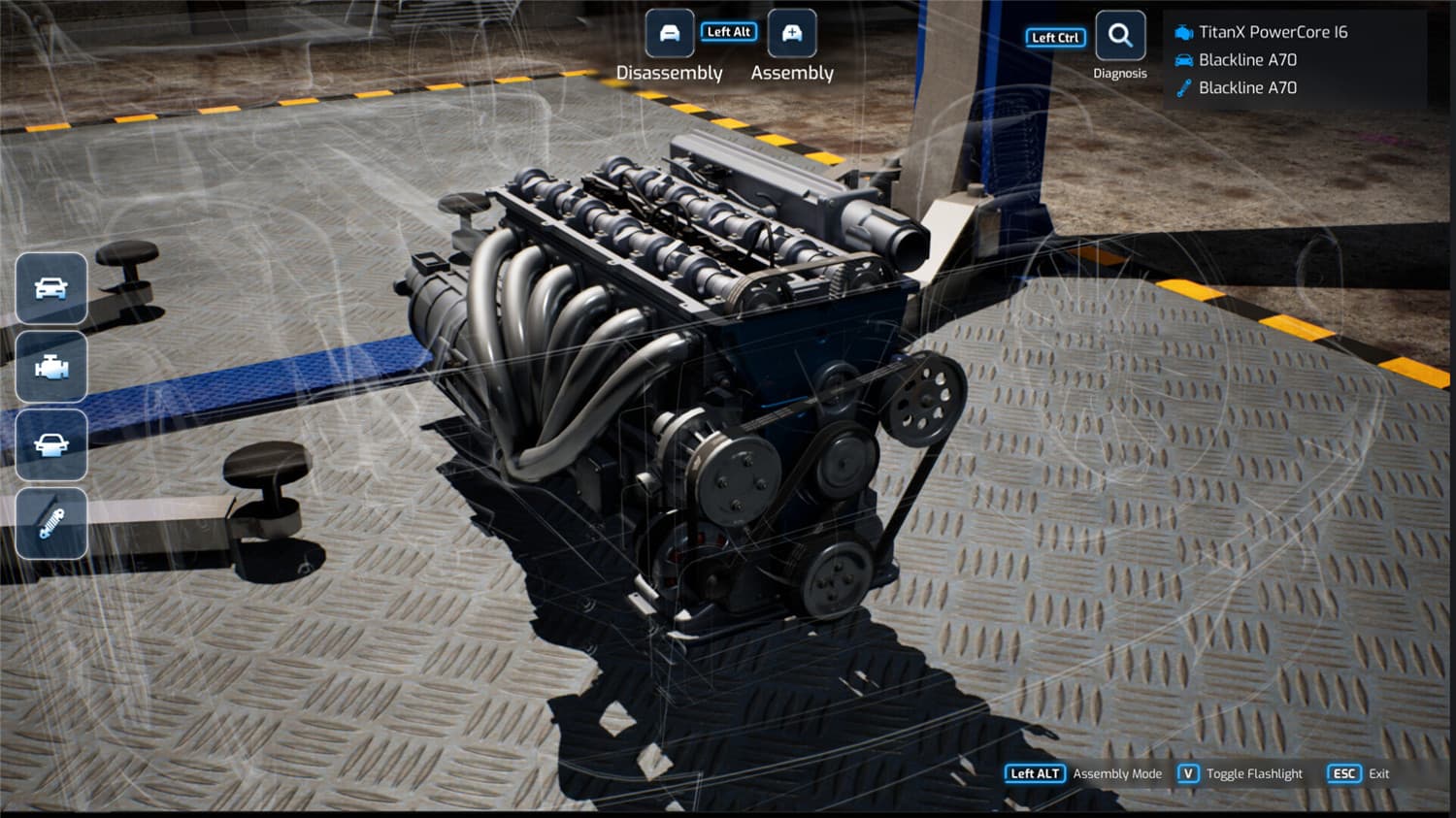The image size is (1456, 818).
Task: Switch to Assembly mode
Action: [792, 35]
